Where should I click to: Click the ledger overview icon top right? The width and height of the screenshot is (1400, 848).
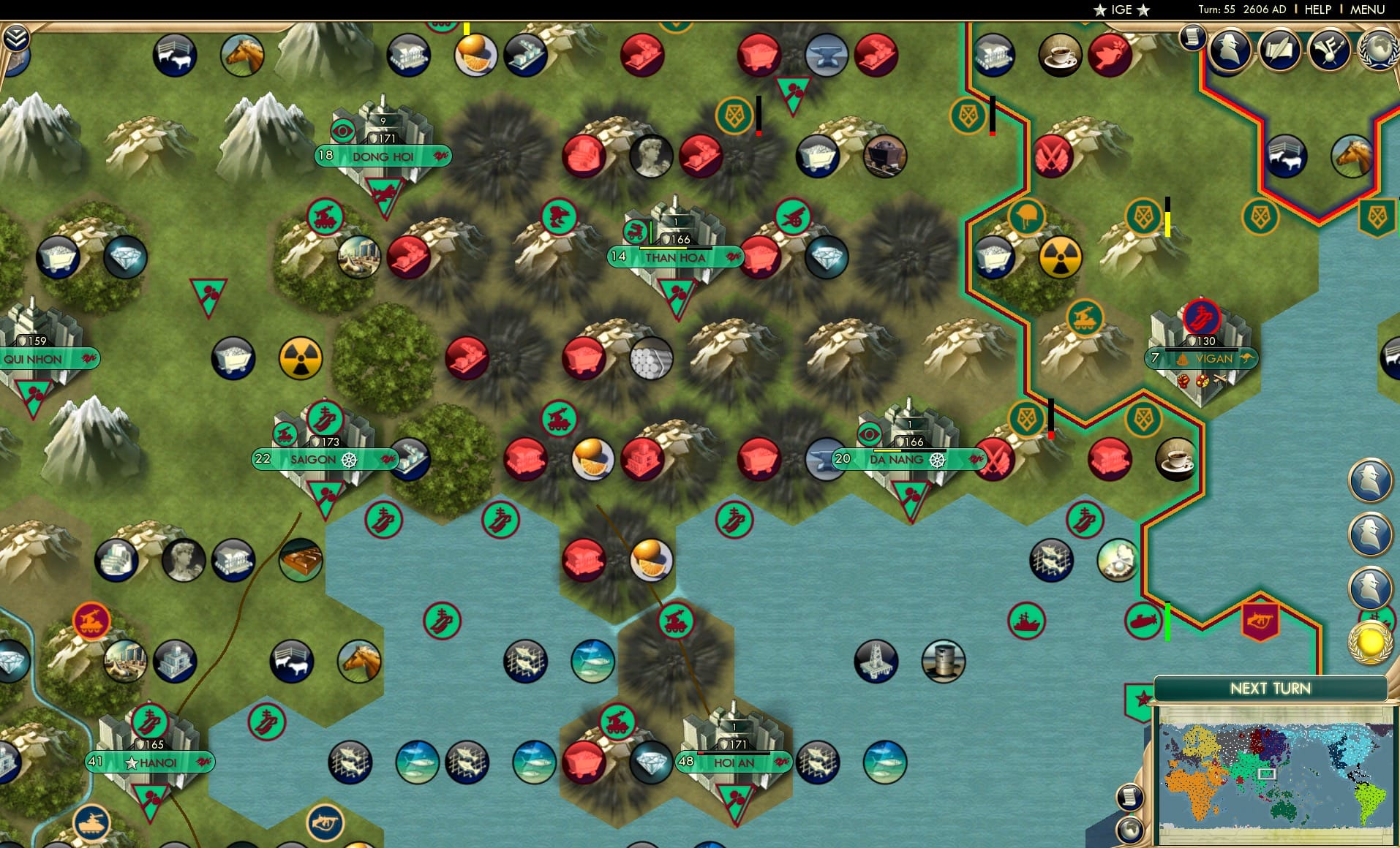click(x=1194, y=38)
